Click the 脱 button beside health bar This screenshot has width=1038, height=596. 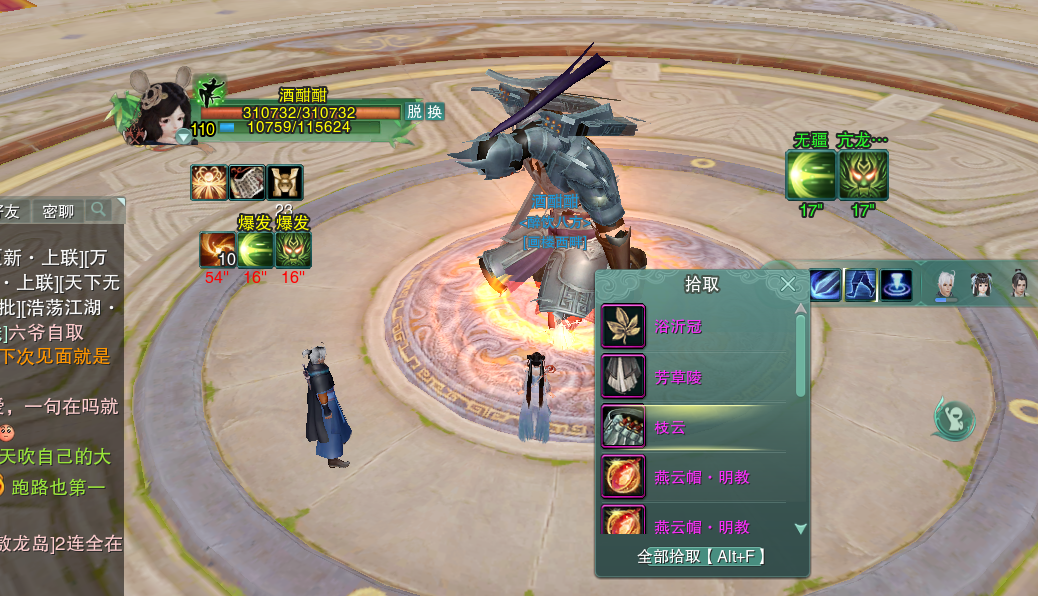(x=413, y=112)
